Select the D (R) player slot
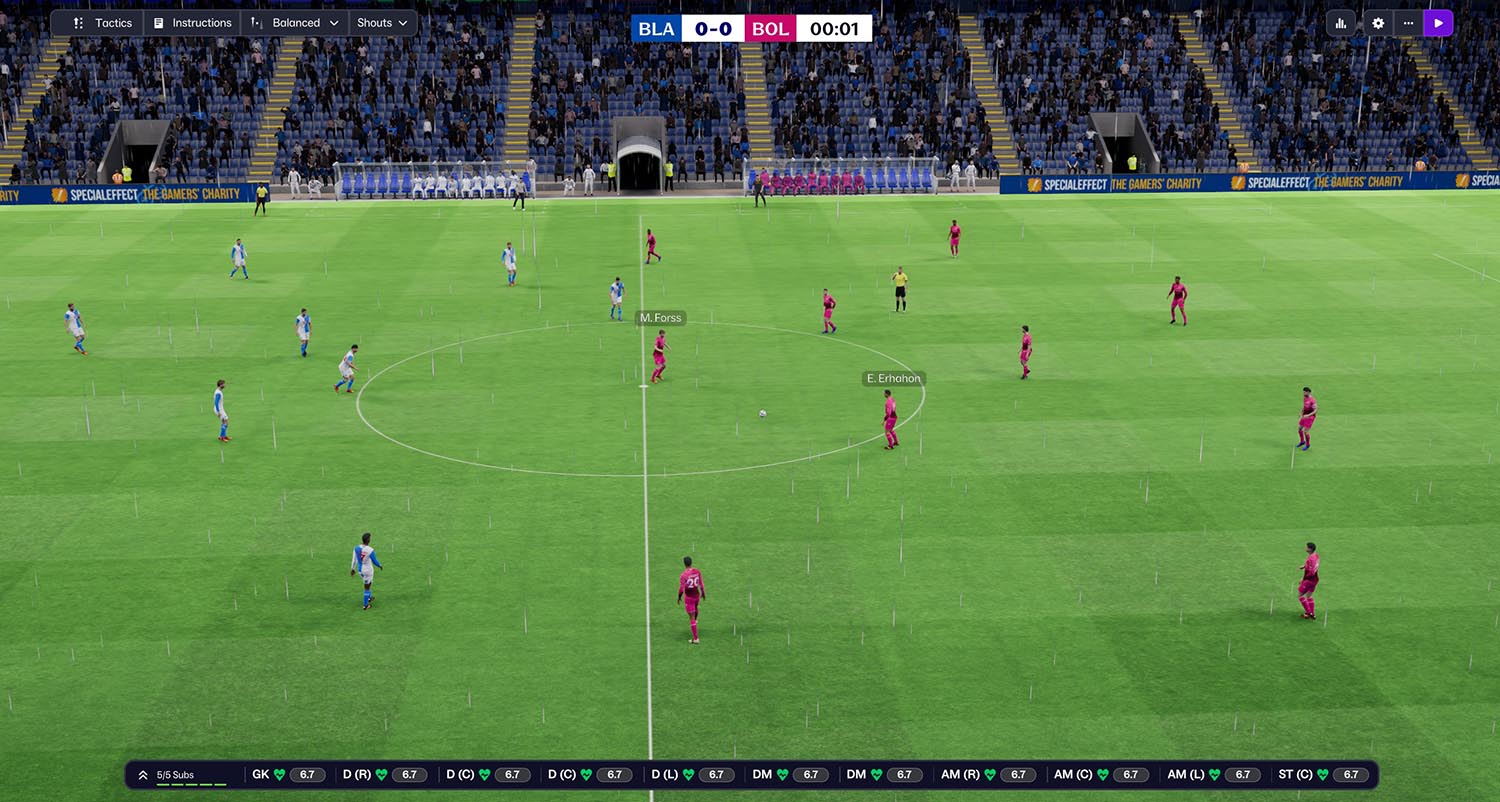 384,775
